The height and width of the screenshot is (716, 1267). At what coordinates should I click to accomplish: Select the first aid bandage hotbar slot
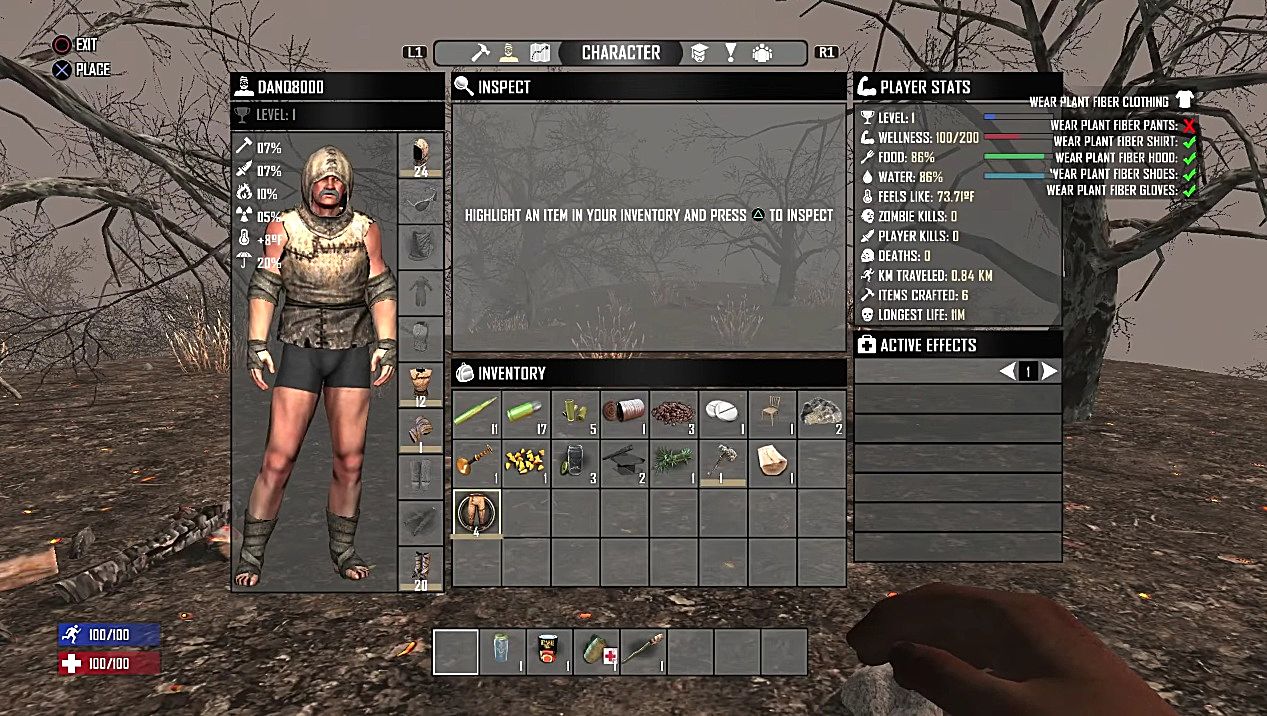[x=597, y=652]
